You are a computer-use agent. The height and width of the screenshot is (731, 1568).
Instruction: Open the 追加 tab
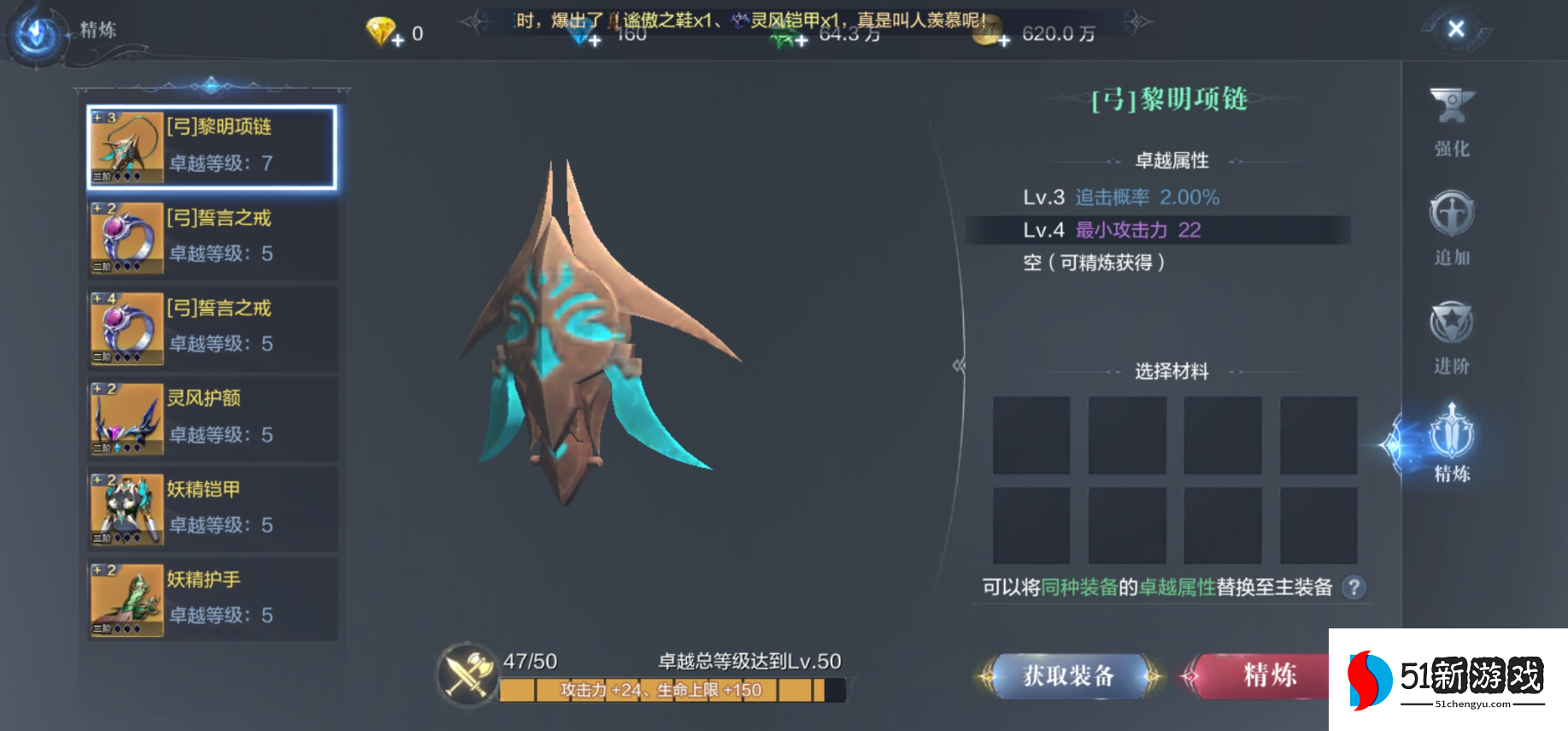tap(1452, 229)
